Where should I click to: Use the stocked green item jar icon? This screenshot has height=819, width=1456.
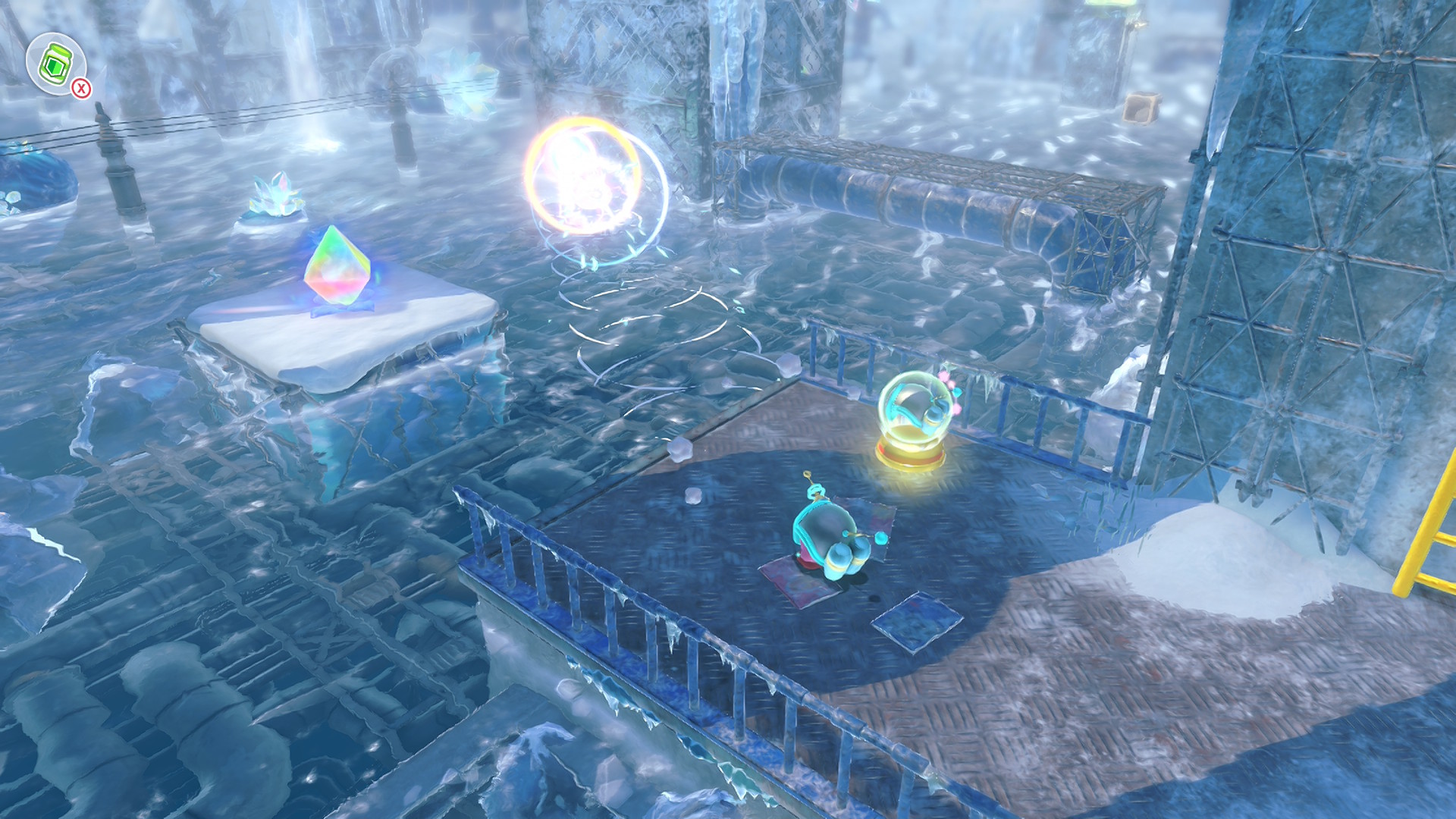click(x=55, y=64)
